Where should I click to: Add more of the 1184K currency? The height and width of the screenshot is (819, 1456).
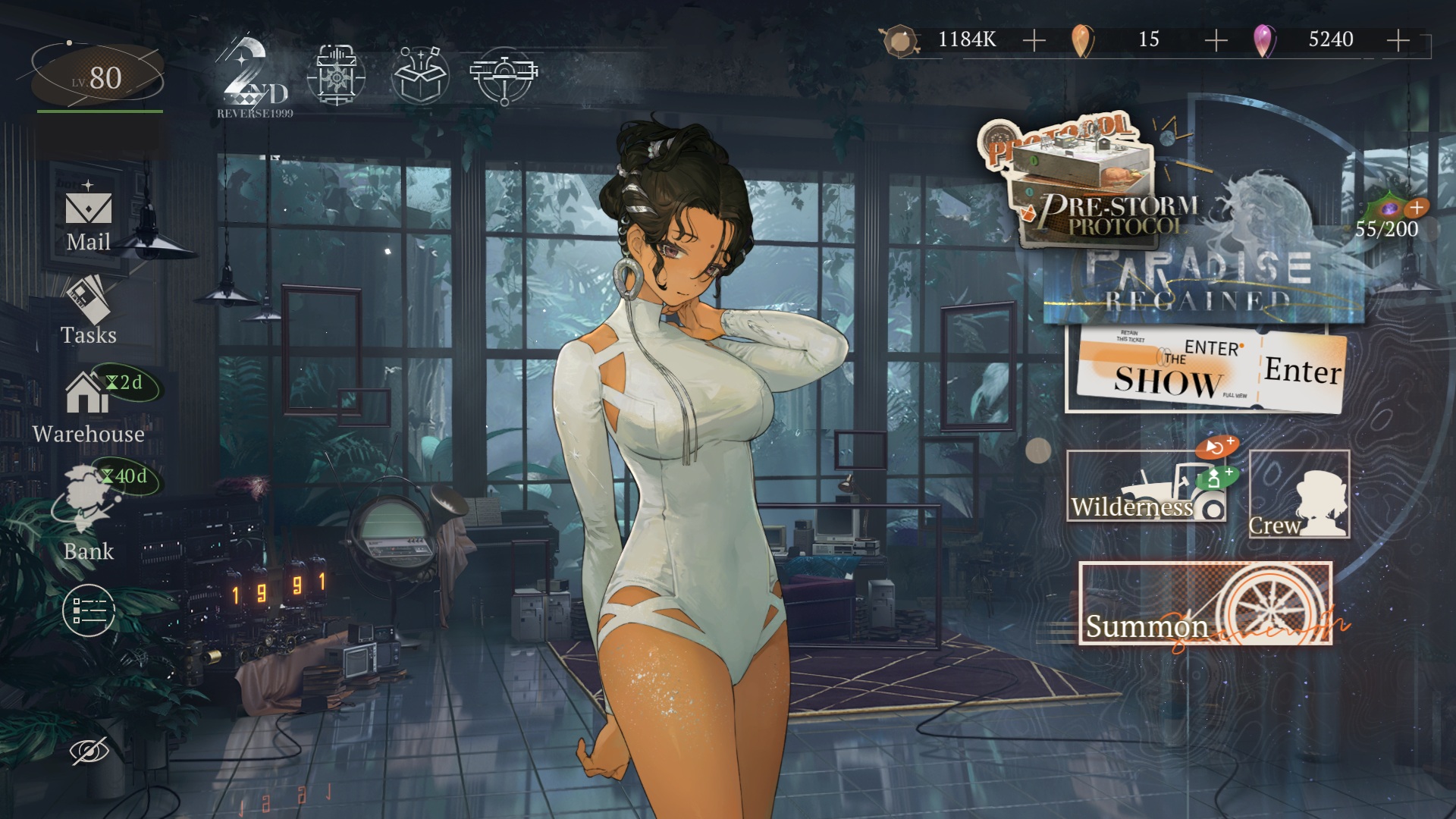[x=1034, y=40]
